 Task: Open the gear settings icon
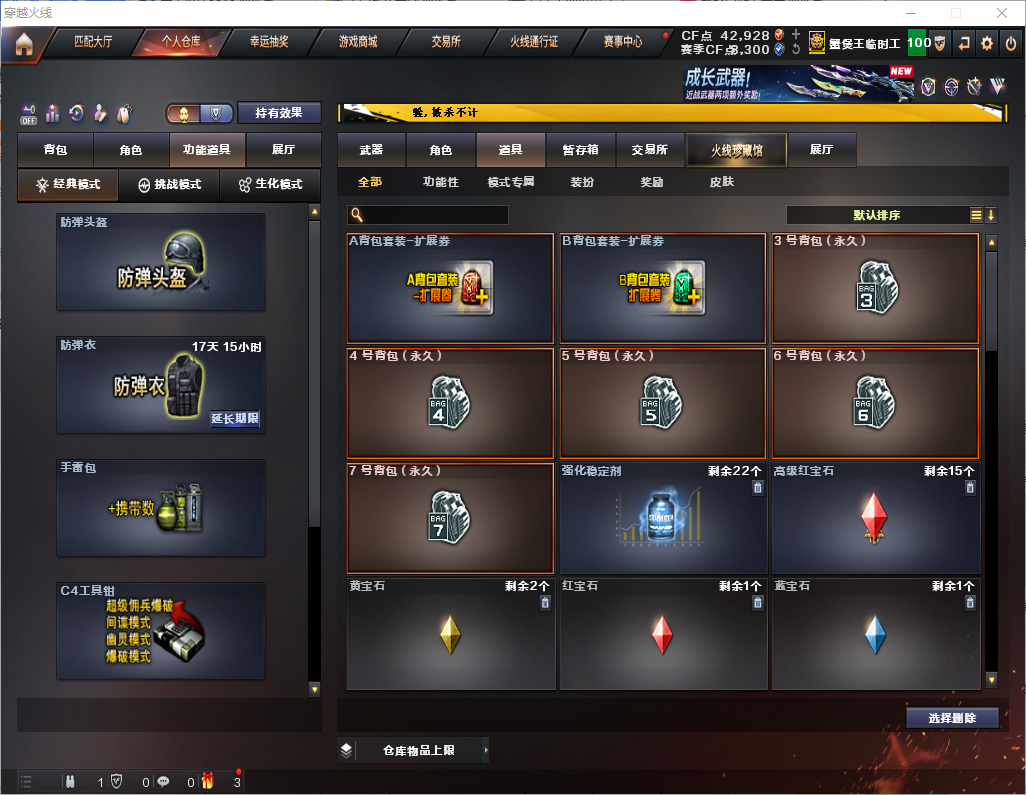[987, 43]
